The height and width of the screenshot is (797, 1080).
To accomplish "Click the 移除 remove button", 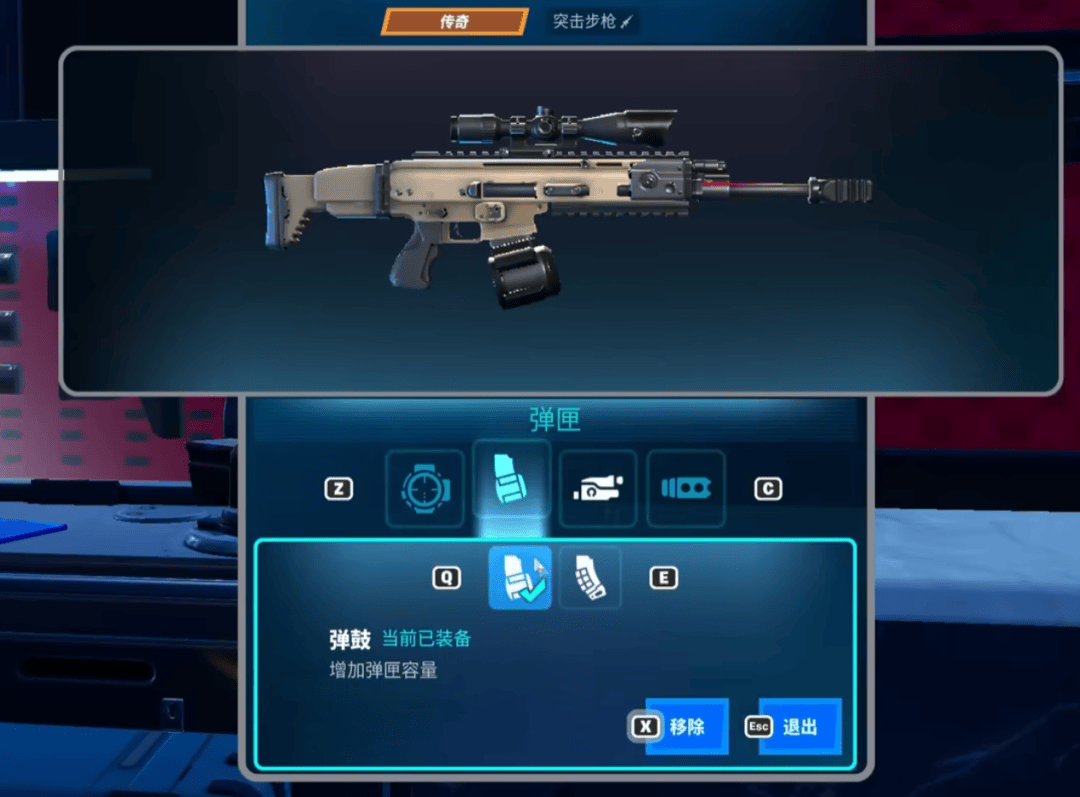I will click(686, 727).
